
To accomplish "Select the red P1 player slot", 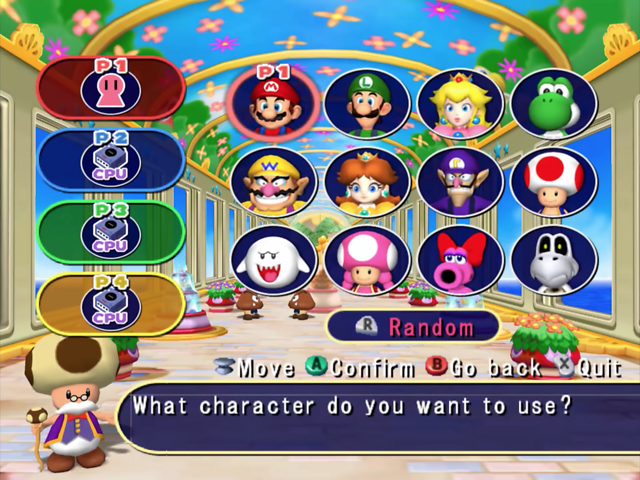I will [x=110, y=88].
